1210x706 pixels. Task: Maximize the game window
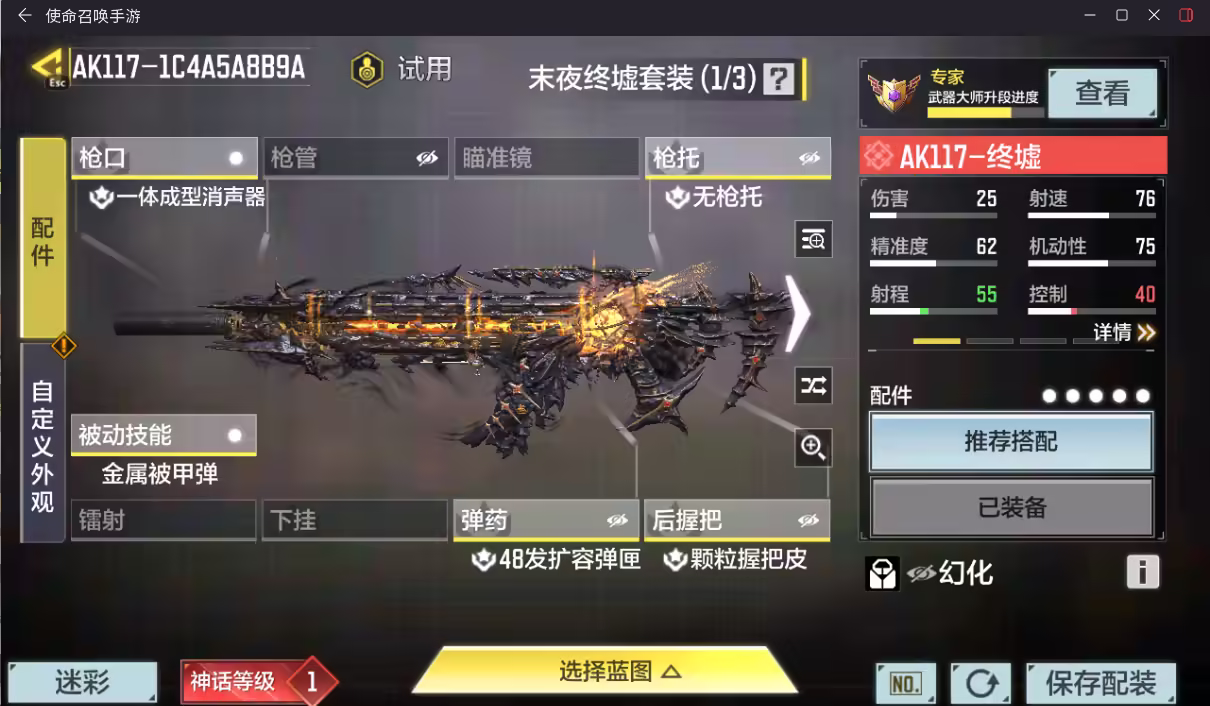pyautogui.click(x=1122, y=15)
